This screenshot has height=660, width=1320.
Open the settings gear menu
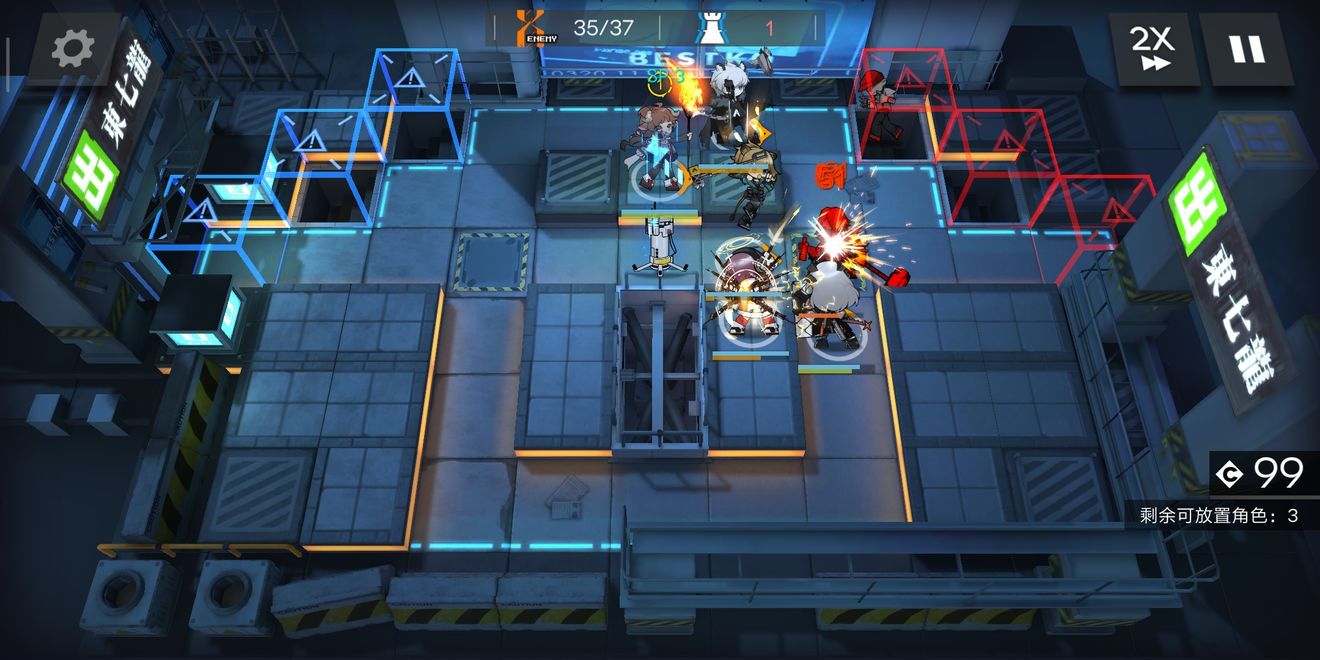73,47
